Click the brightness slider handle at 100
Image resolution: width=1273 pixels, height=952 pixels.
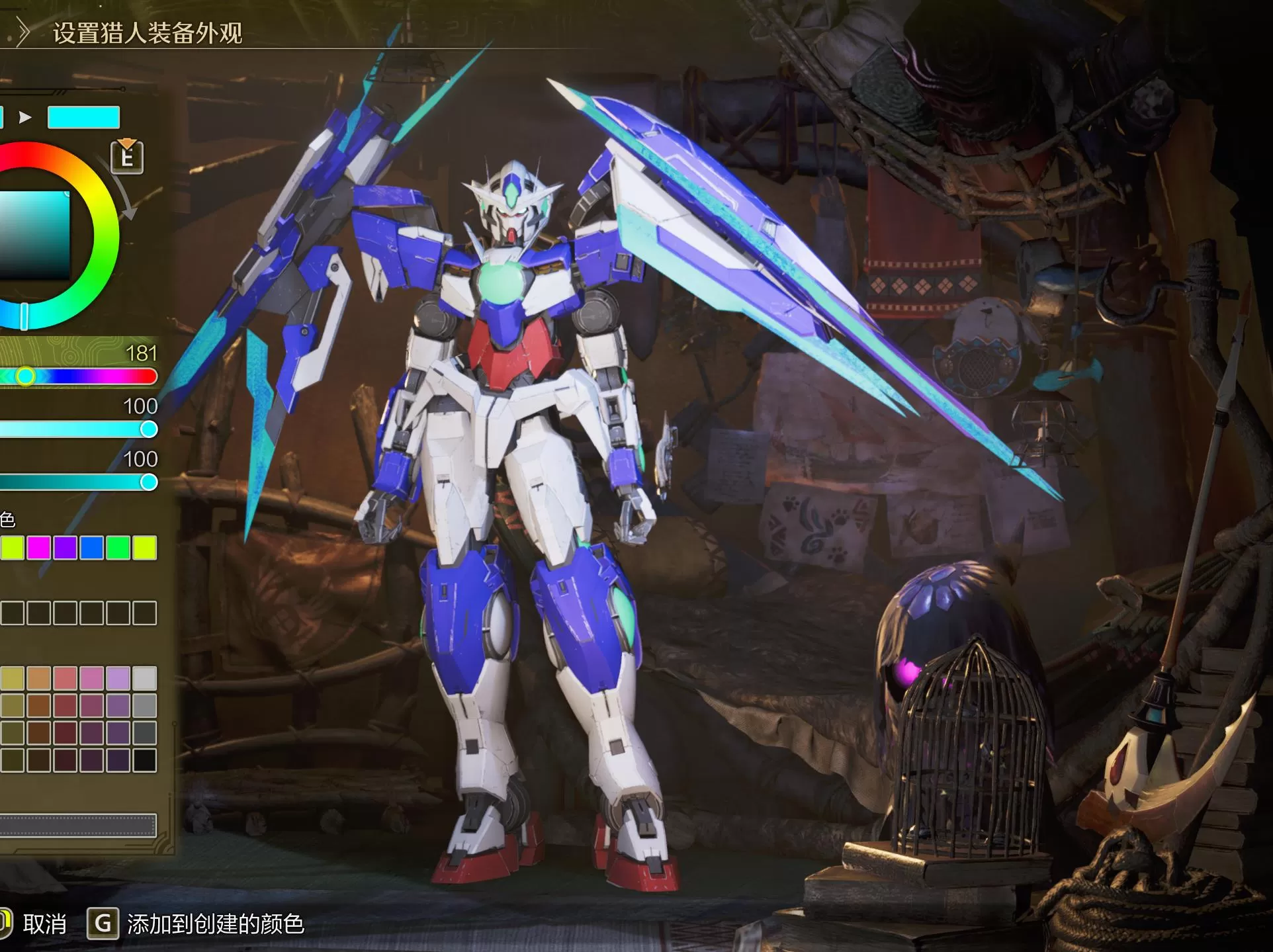tap(148, 482)
